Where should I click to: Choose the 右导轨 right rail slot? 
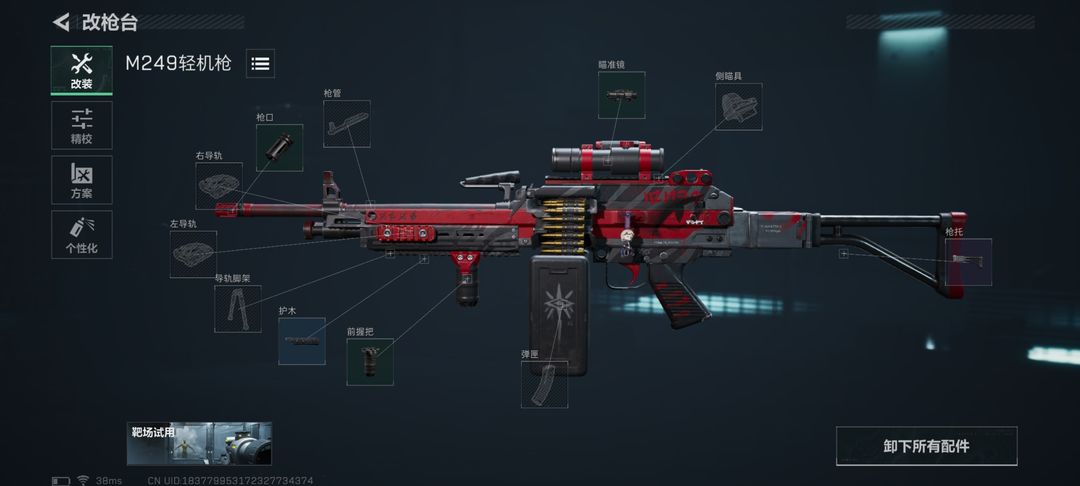219,186
